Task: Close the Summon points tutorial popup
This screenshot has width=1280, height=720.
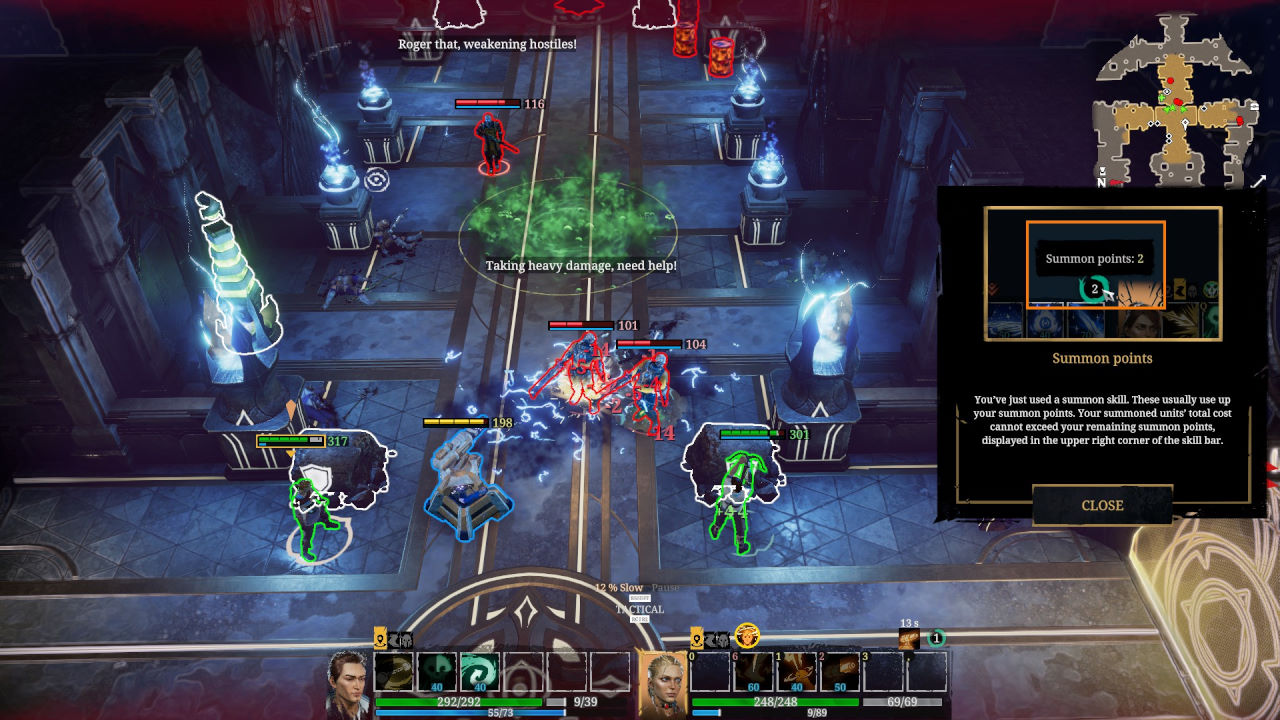Action: tap(1102, 505)
